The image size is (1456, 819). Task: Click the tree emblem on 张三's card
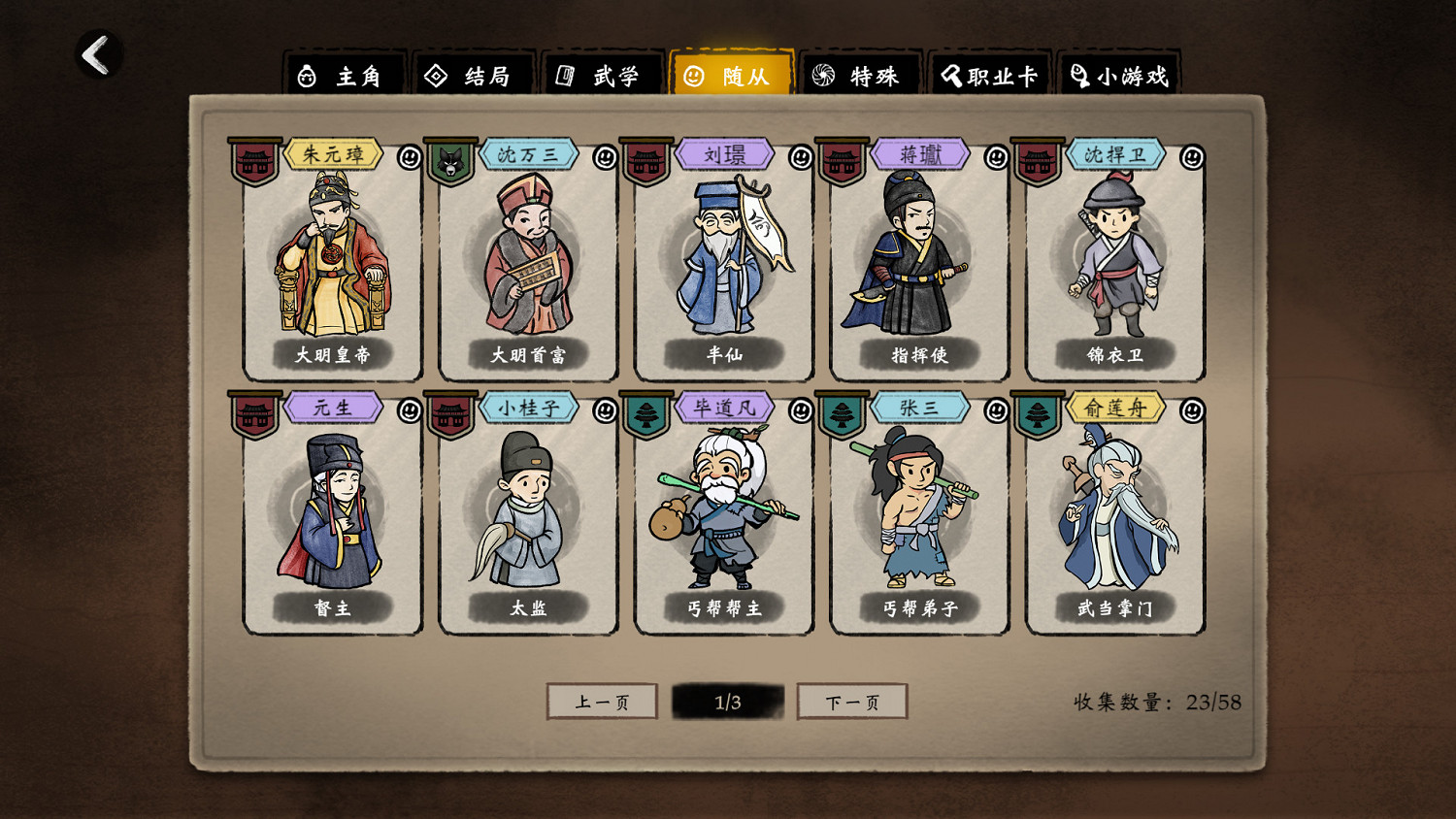click(x=841, y=414)
